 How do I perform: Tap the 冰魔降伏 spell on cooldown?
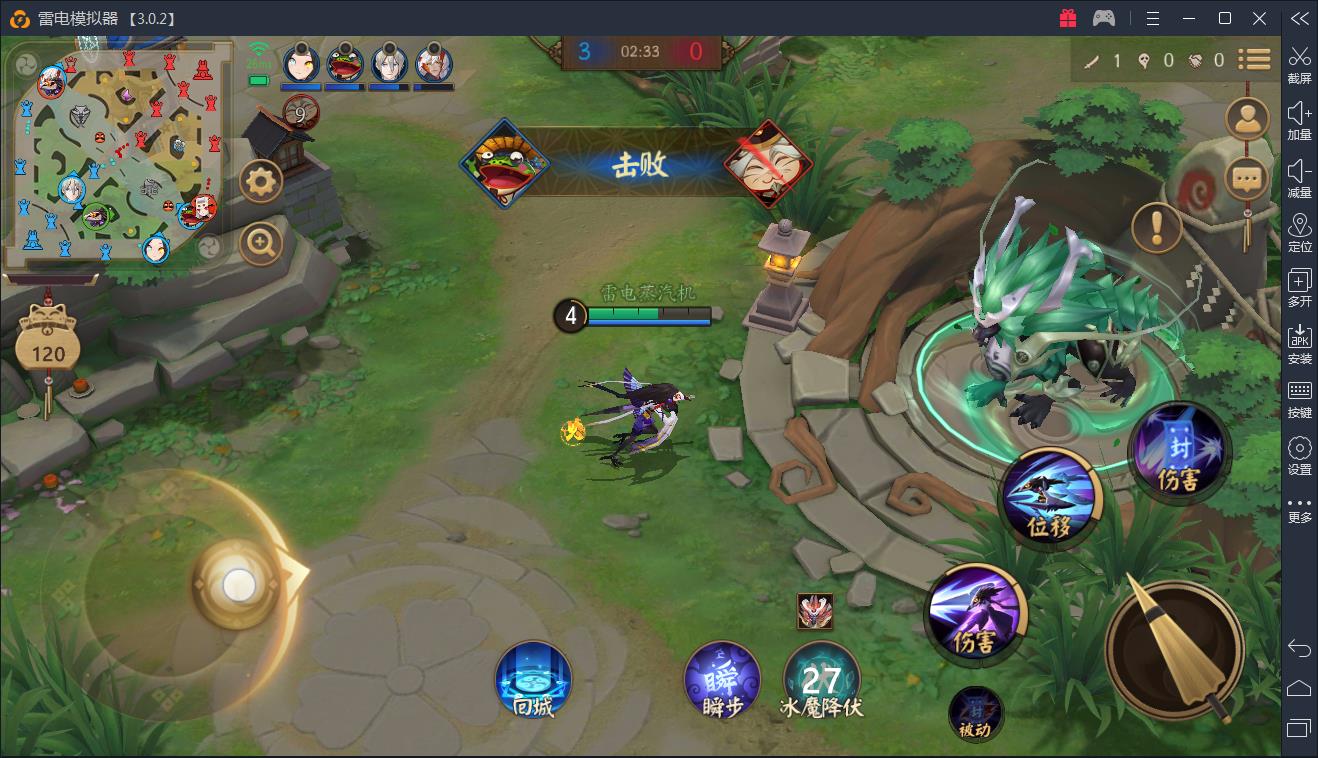click(x=821, y=680)
